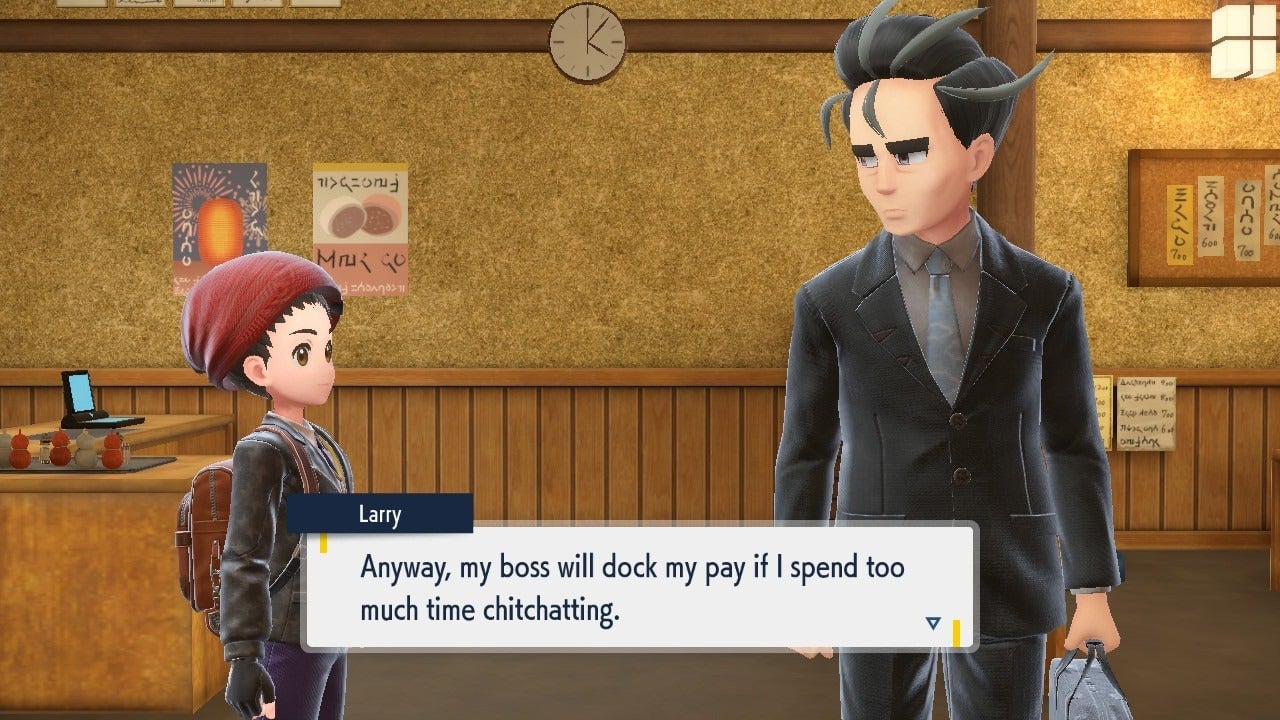Viewport: 1280px width, 720px height.
Task: Click the dialogue advance arrow
Action: click(932, 621)
